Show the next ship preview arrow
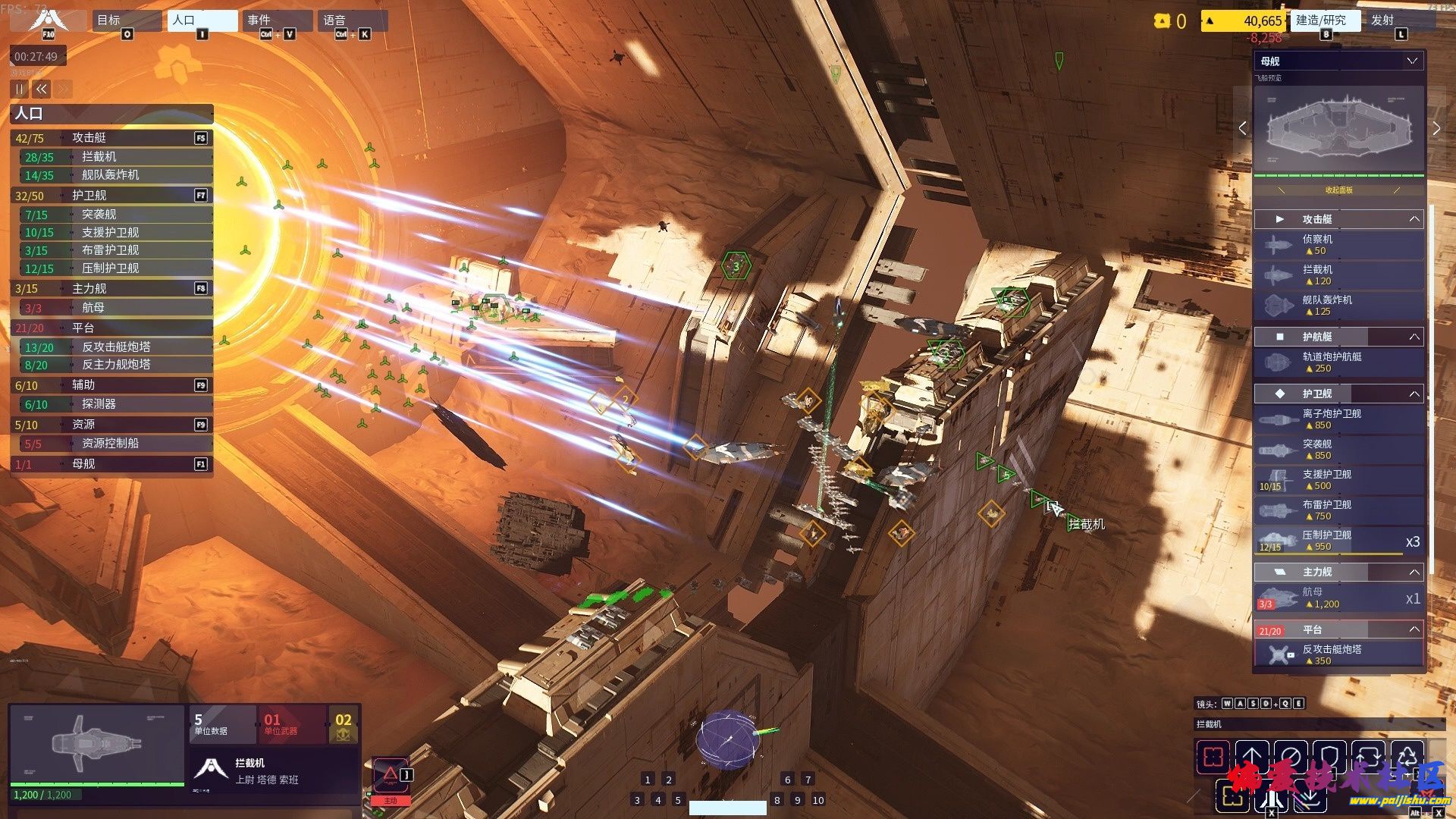 1436,129
